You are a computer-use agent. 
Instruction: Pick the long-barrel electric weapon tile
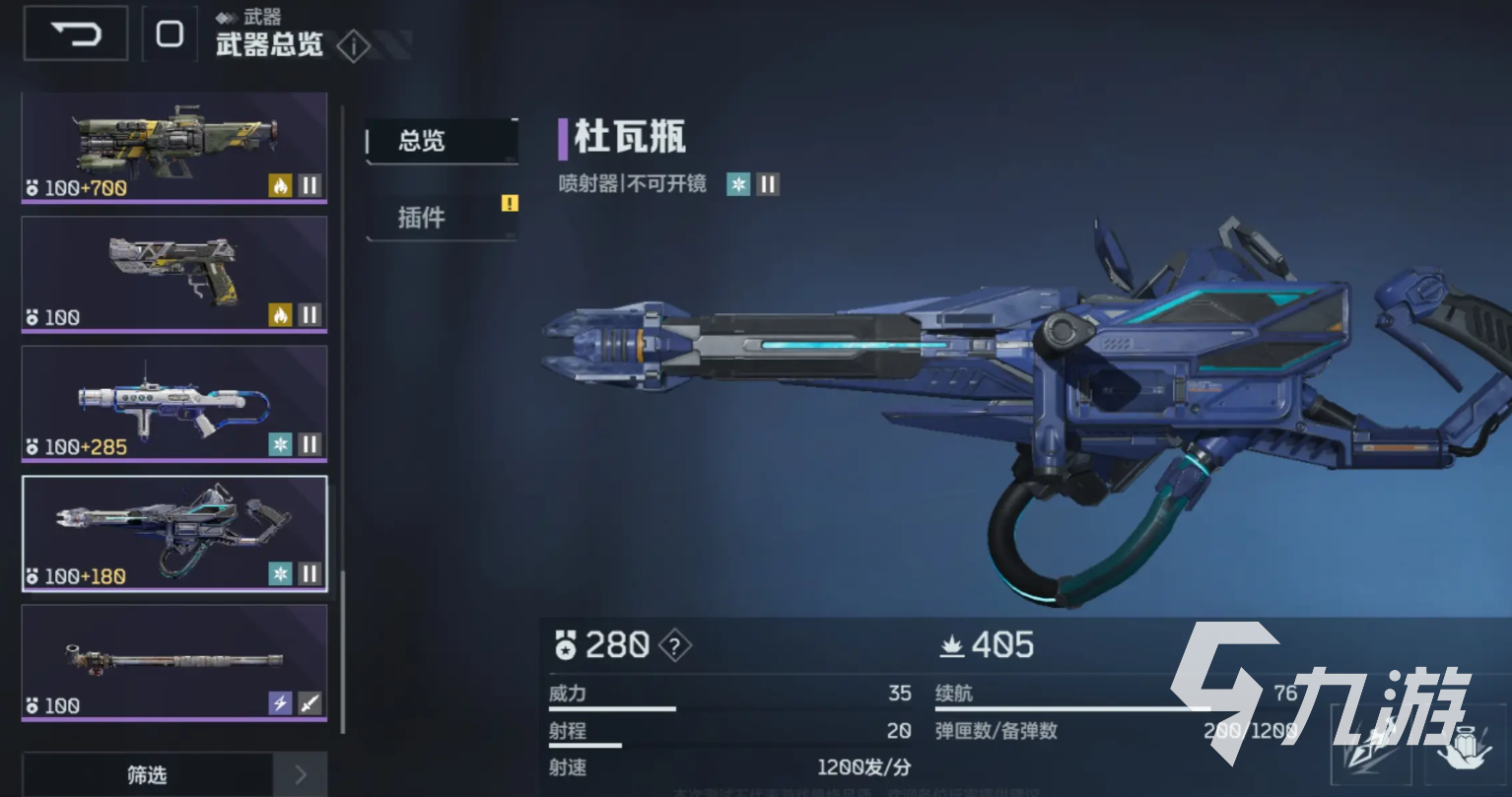(x=174, y=661)
